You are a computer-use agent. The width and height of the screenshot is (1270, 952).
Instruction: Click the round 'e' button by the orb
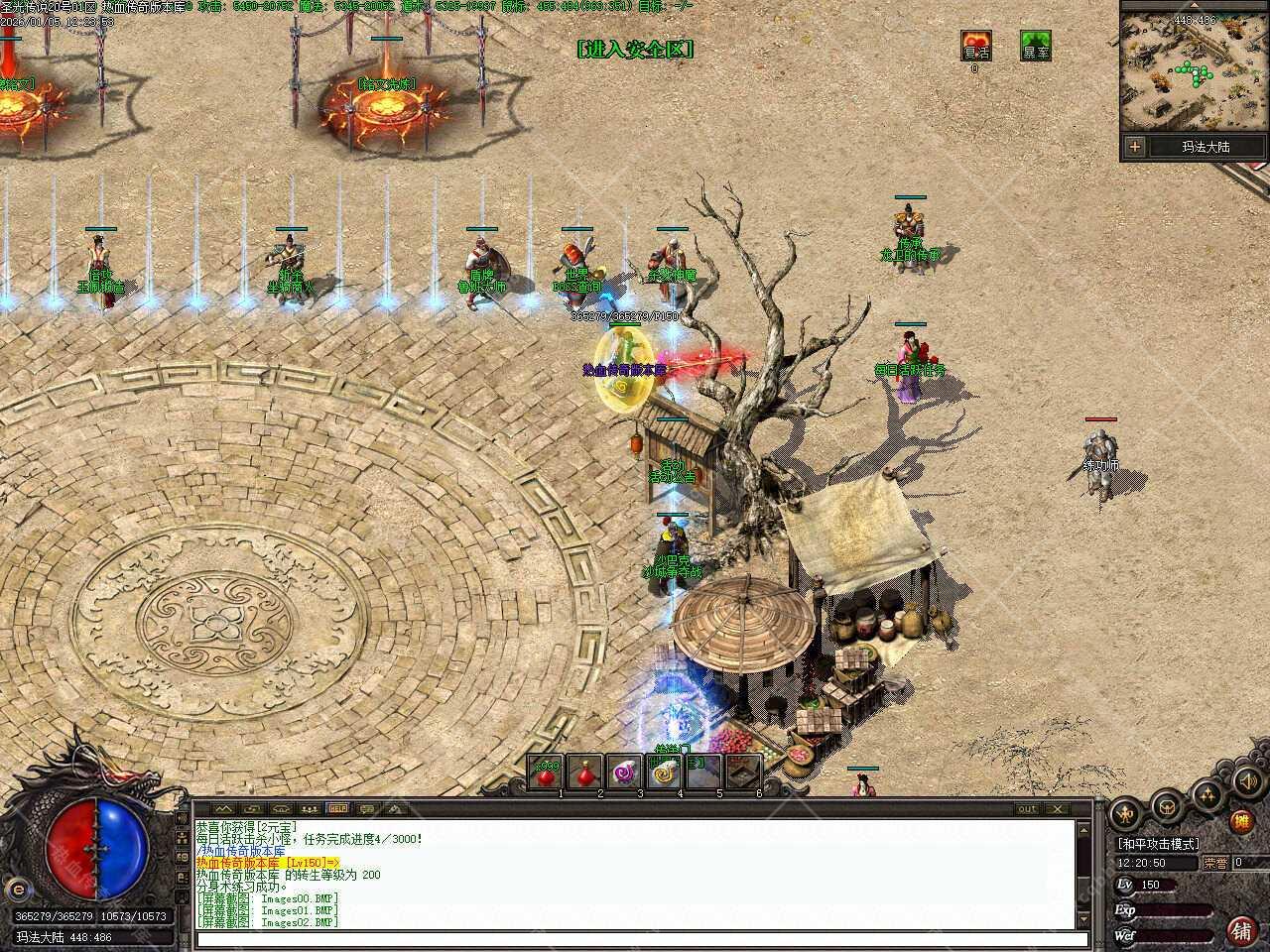(x=16, y=888)
